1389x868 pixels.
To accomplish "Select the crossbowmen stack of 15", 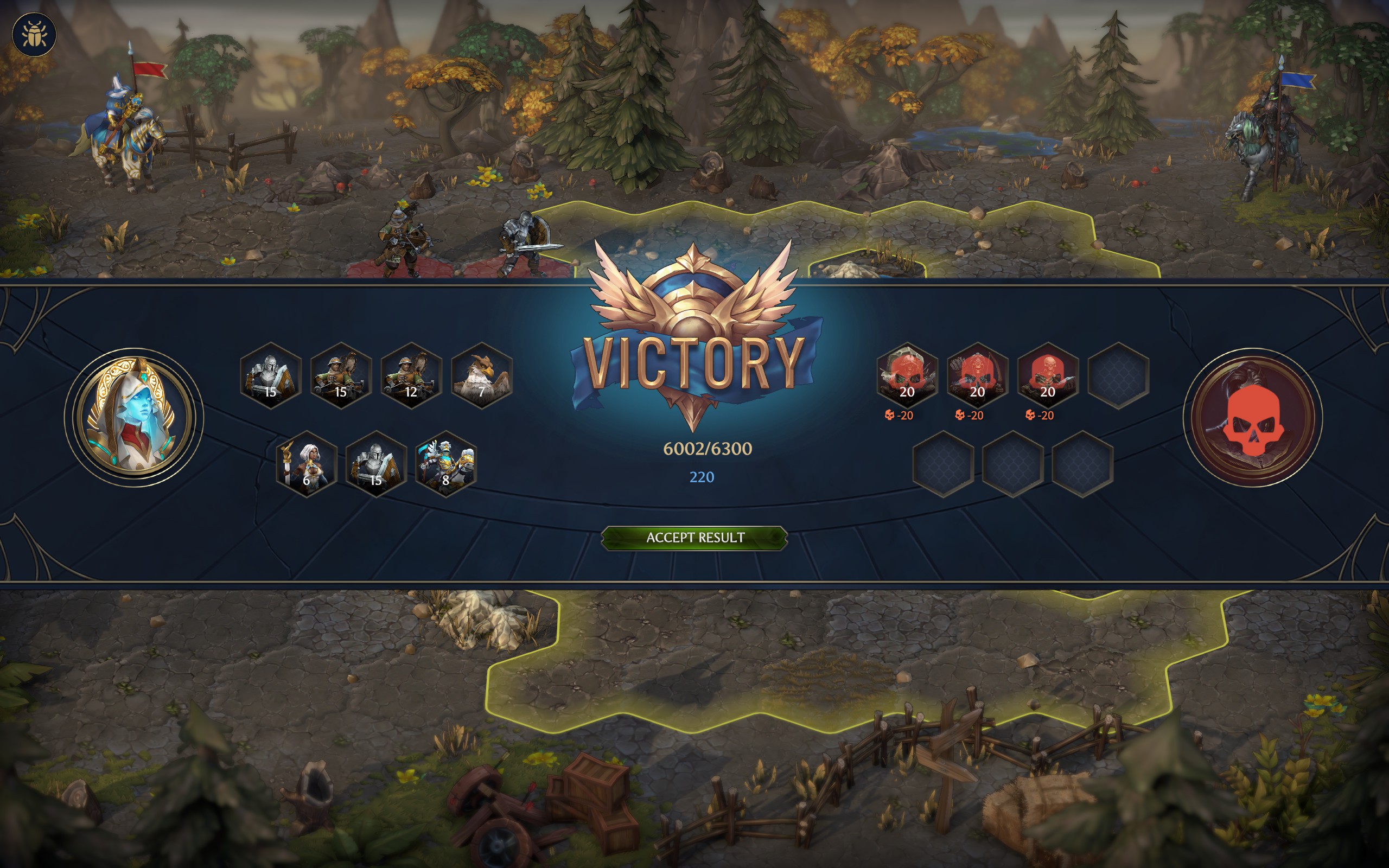I will [341, 376].
